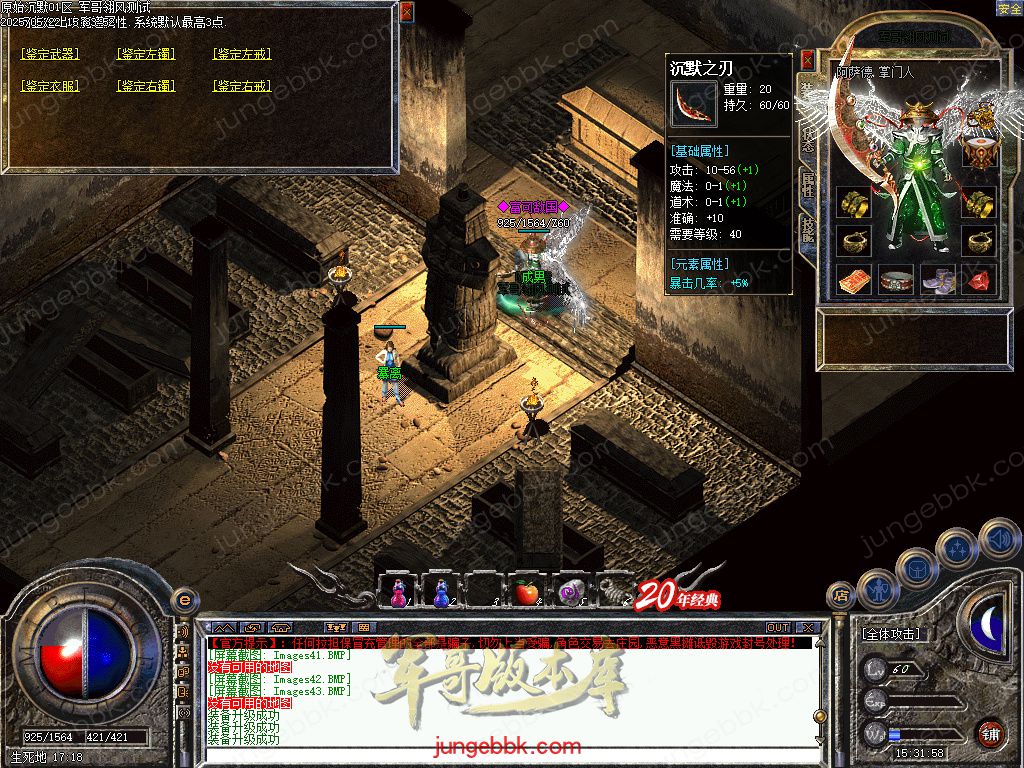Image resolution: width=1024 pixels, height=768 pixels.
Task: Switch to the 属性 attributes tab
Action: click(x=807, y=184)
